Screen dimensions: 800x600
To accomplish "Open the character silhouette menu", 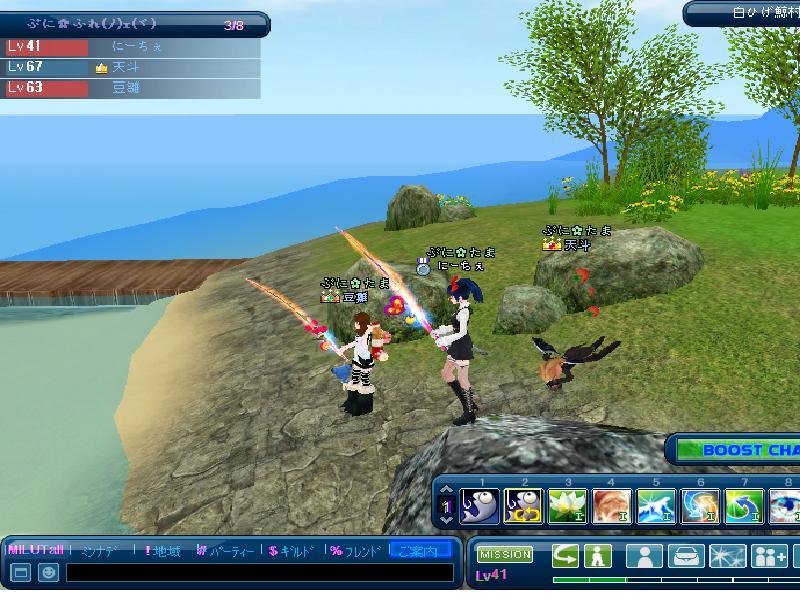I will click(x=646, y=556).
